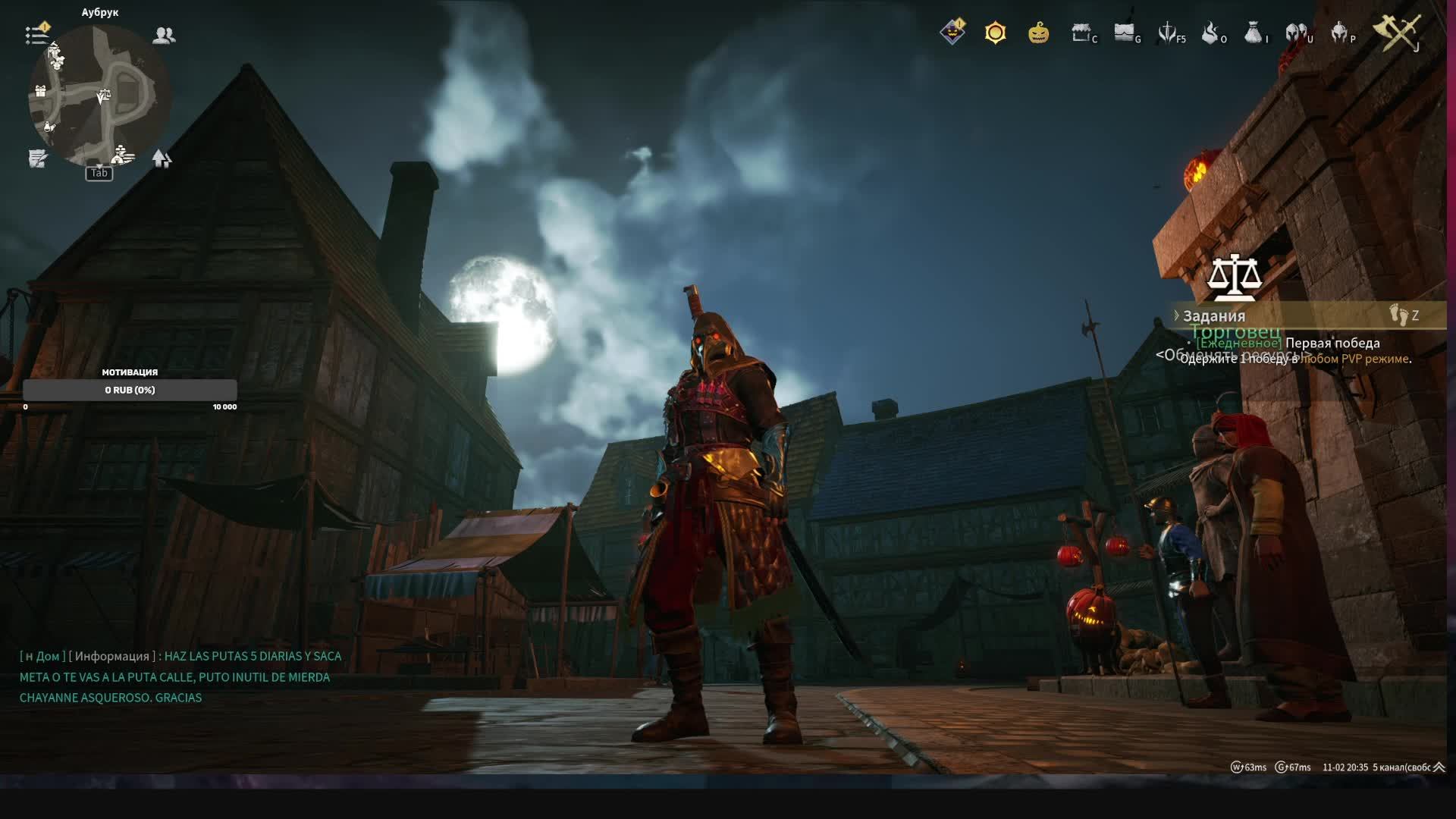Viewport: 1456px width, 819px height.
Task: Open the Halloween pumpkin event icon
Action: pyautogui.click(x=1037, y=34)
